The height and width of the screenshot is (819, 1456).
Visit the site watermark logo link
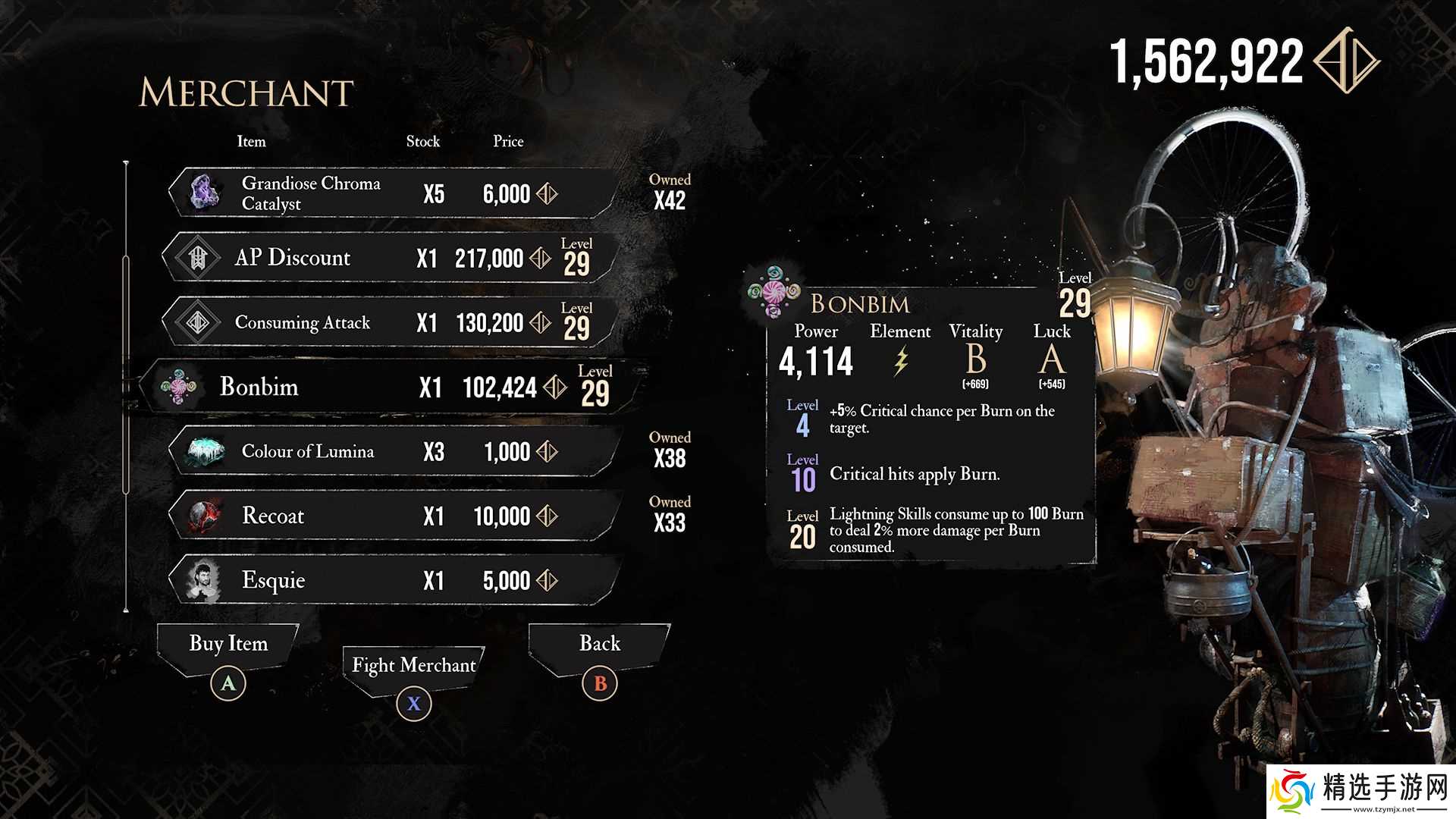pos(1361,792)
